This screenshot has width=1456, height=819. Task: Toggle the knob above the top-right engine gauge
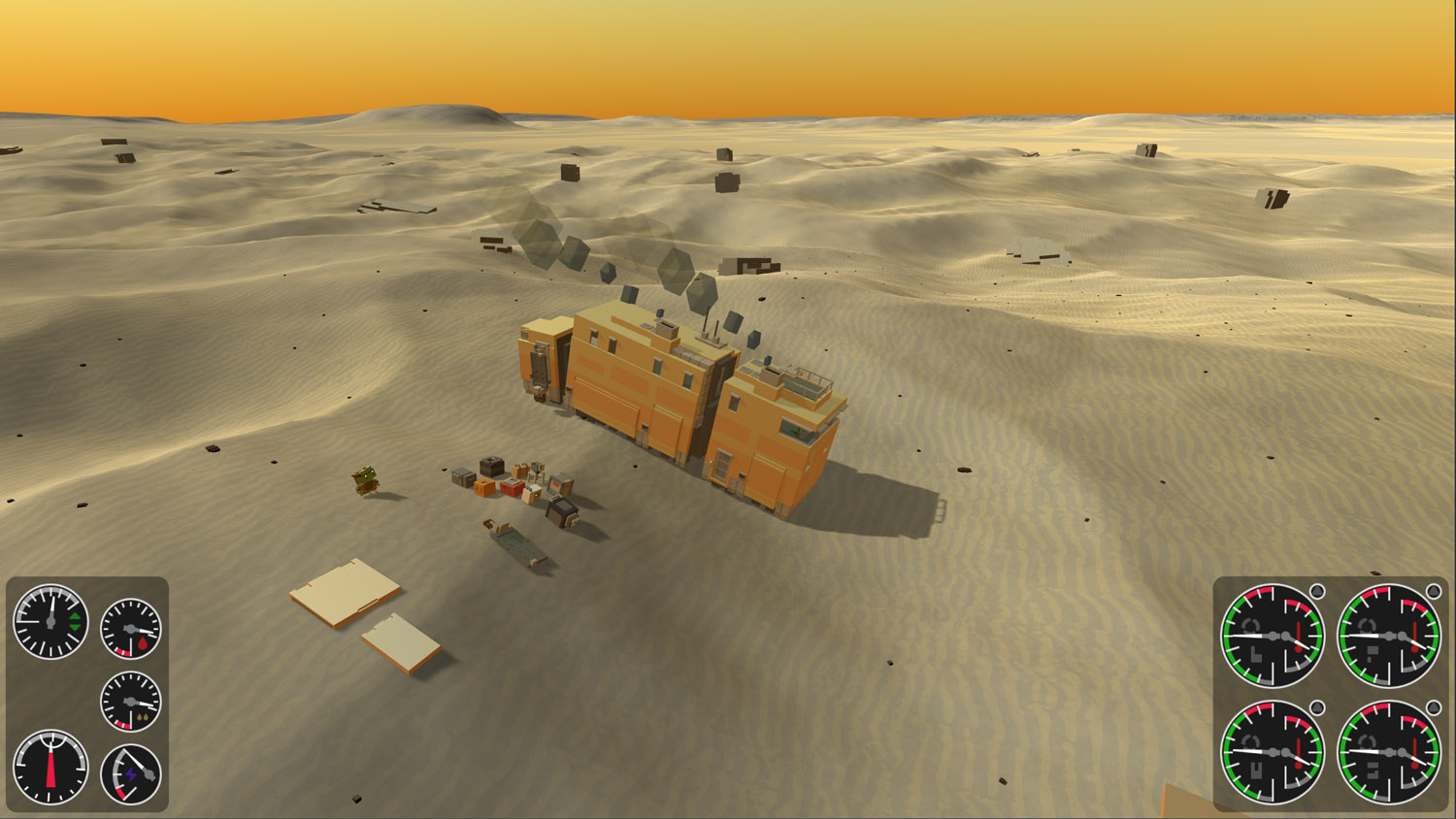(1433, 591)
